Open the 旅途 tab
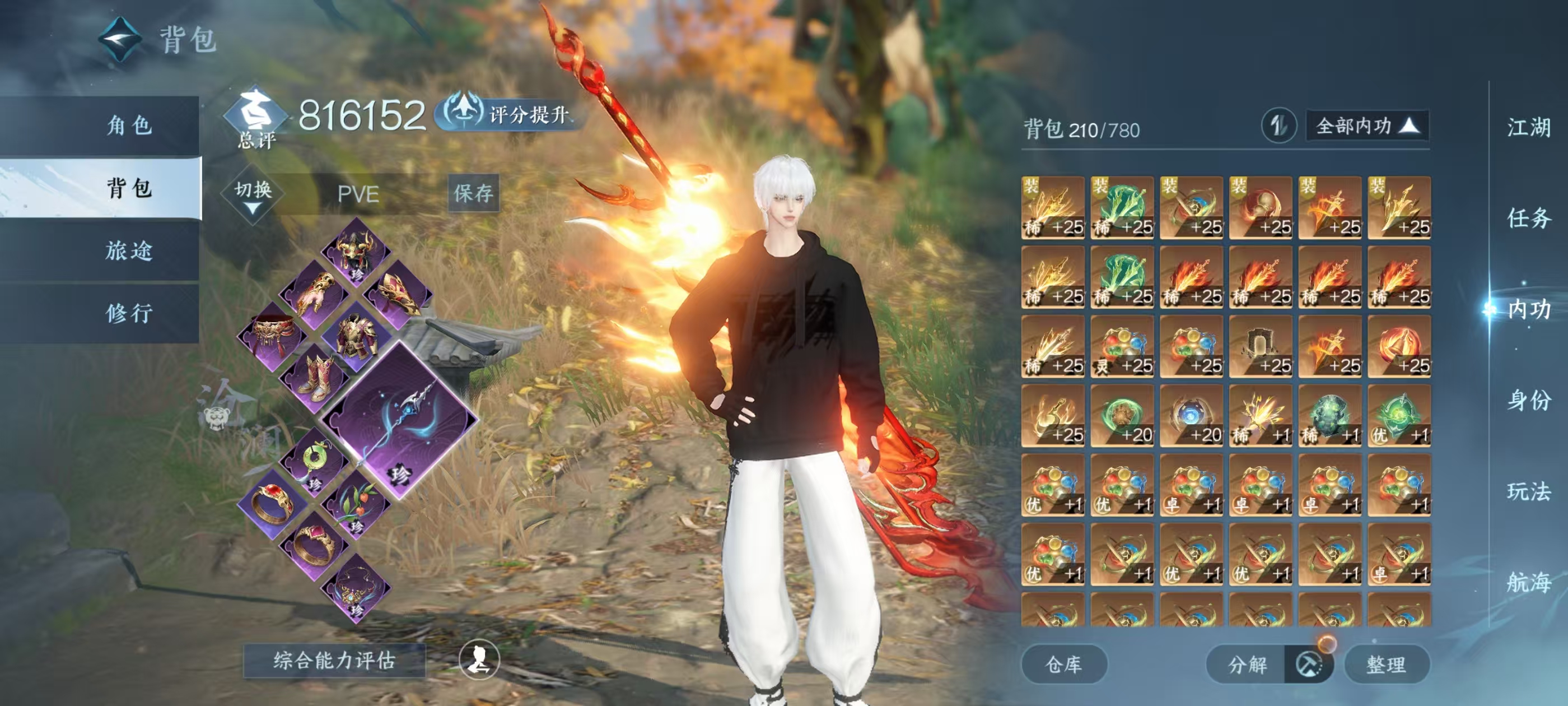Image resolution: width=1568 pixels, height=706 pixels. pos(129,251)
